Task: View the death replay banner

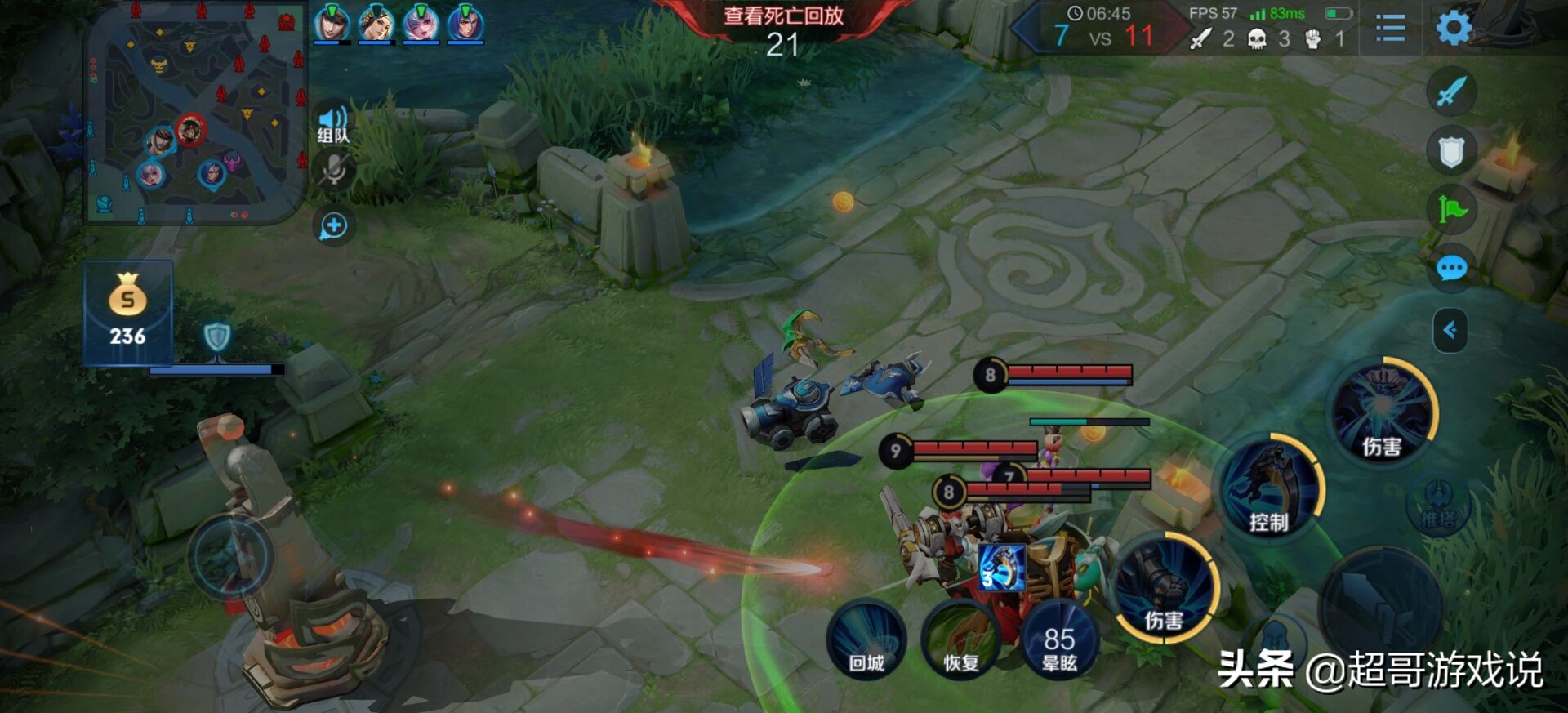Action: (x=783, y=16)
